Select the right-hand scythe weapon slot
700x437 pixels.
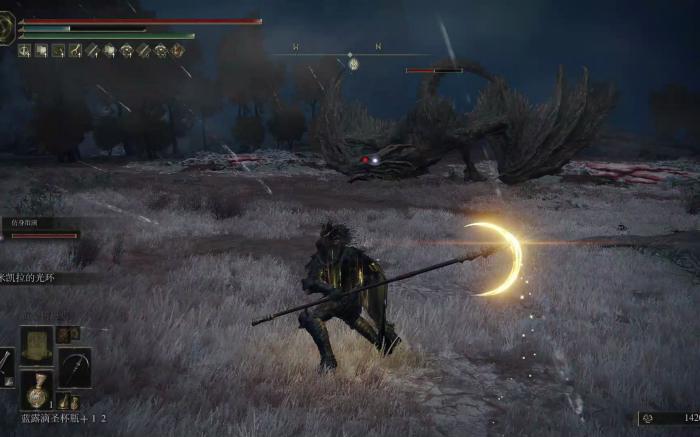[74, 367]
